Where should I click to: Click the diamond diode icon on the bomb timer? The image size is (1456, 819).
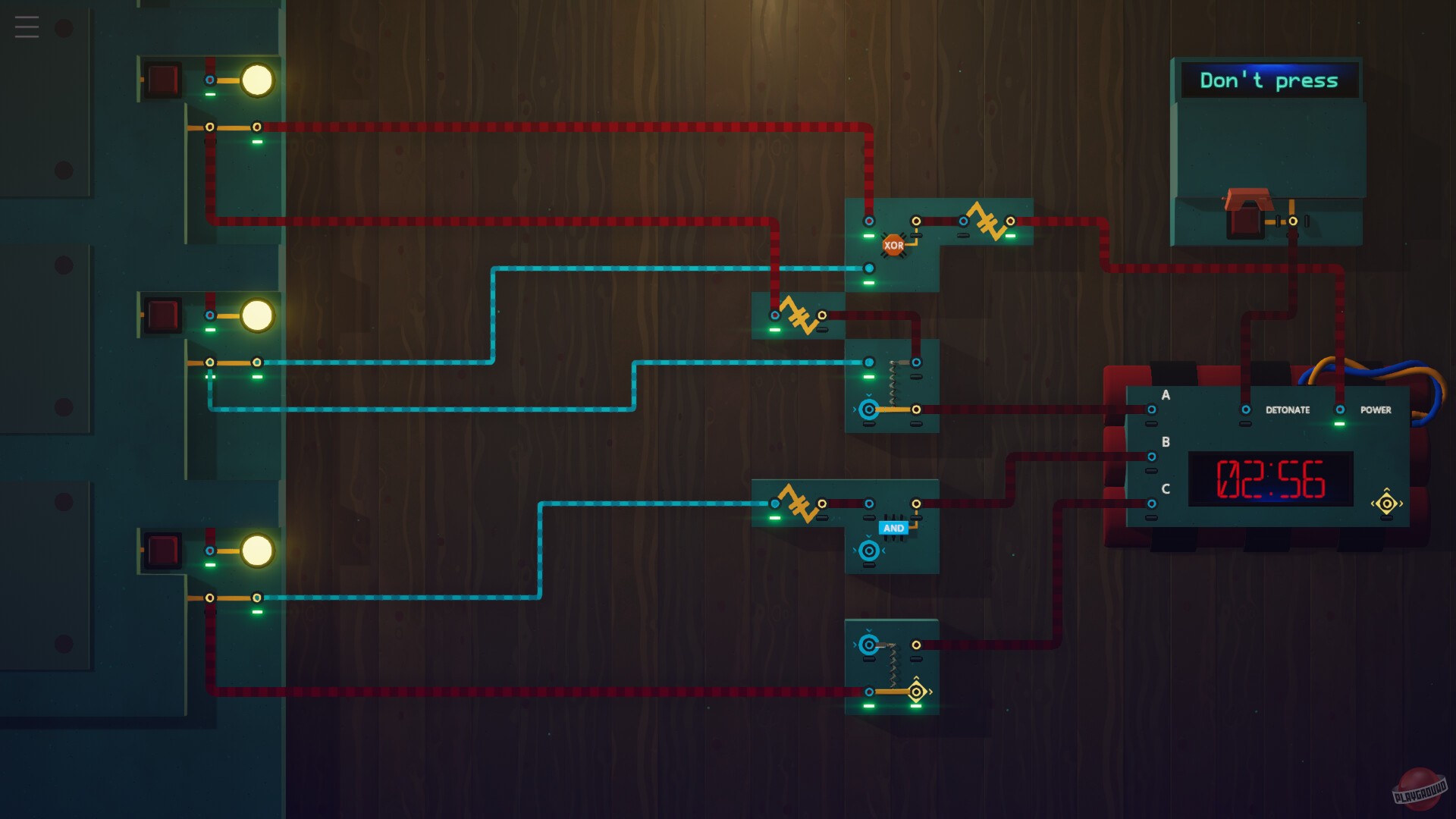point(1386,501)
